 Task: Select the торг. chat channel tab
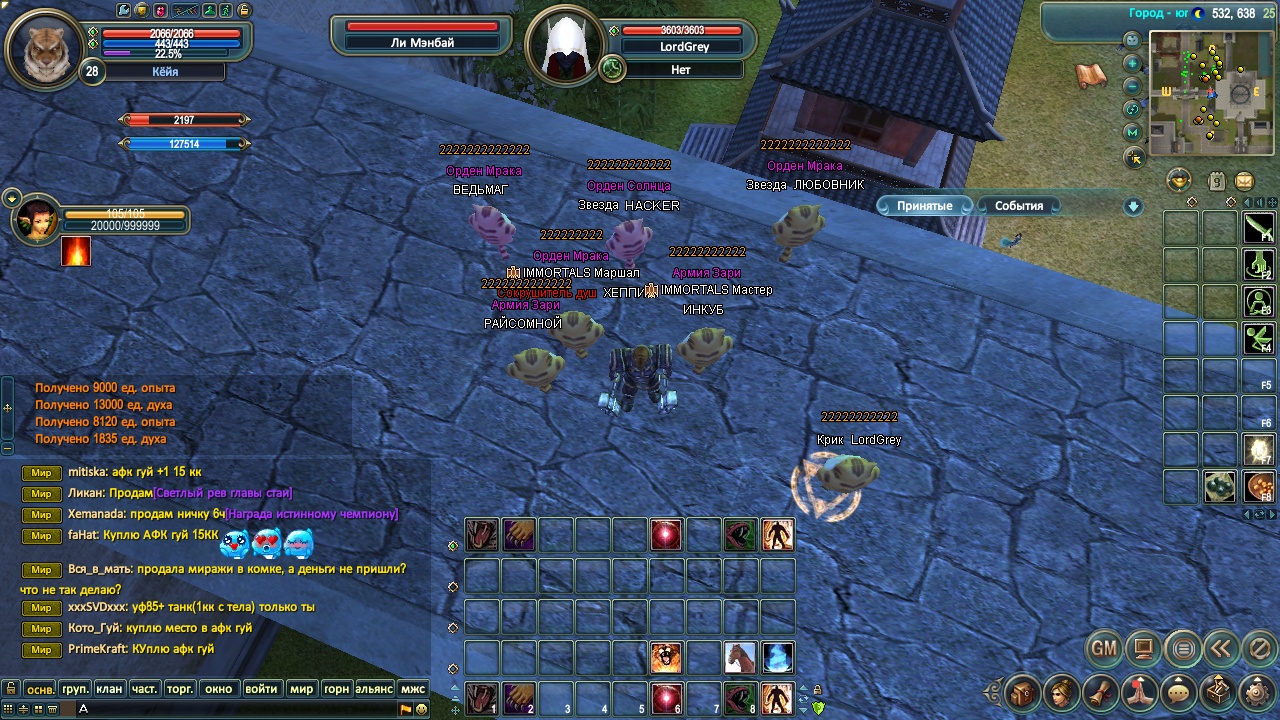(x=179, y=689)
